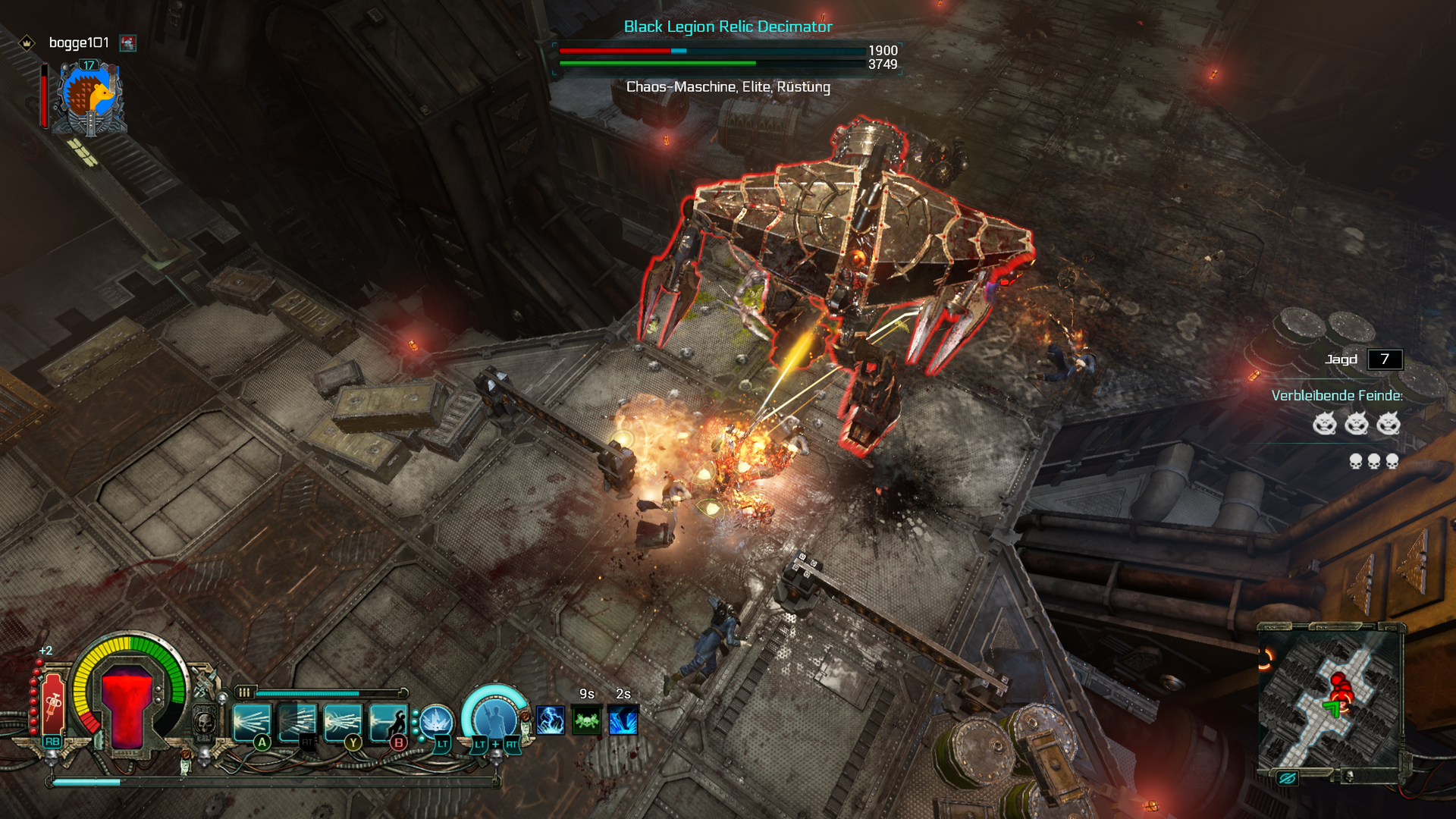Click the skull button under the minimap
The image size is (1456, 819).
[1348, 776]
